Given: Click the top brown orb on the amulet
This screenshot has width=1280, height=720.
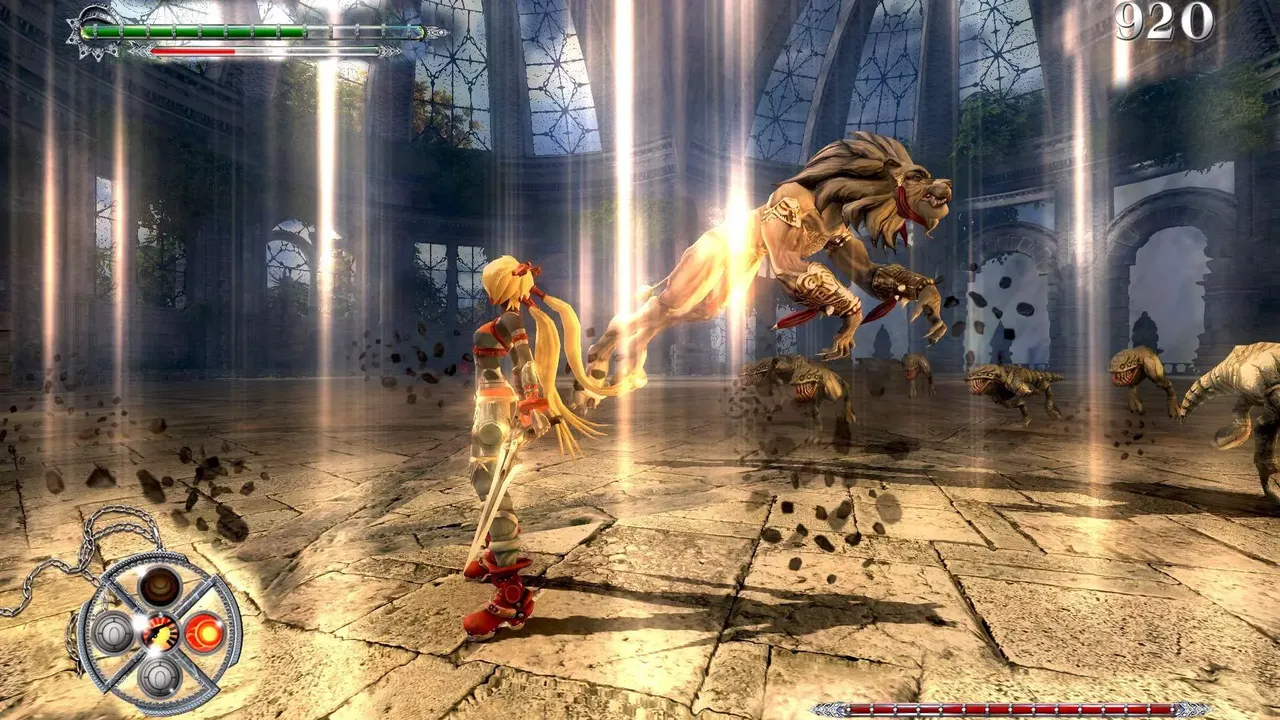Looking at the screenshot, I should click(x=160, y=586).
